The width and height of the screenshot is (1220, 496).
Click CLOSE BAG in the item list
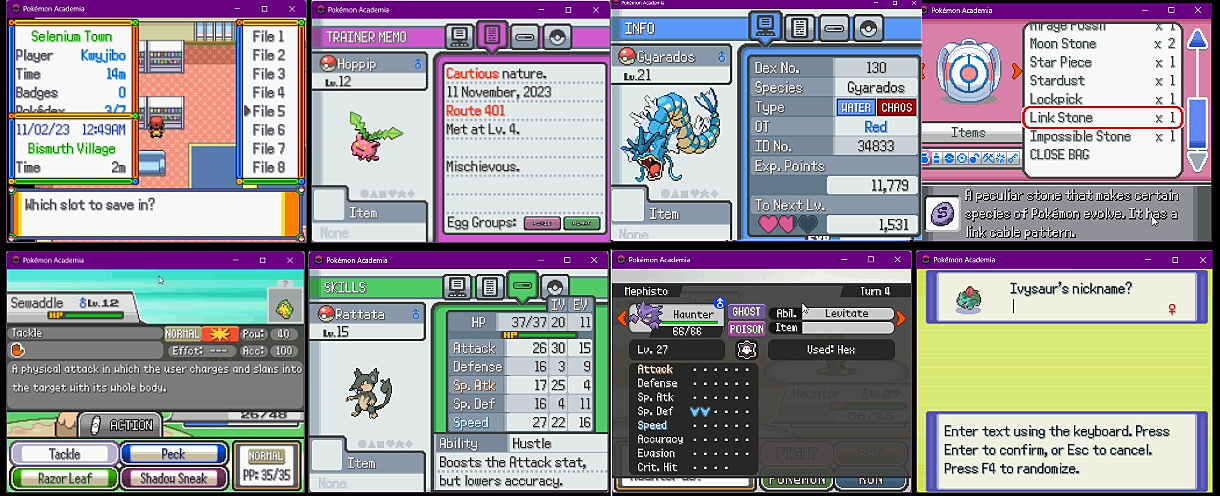(x=1059, y=155)
